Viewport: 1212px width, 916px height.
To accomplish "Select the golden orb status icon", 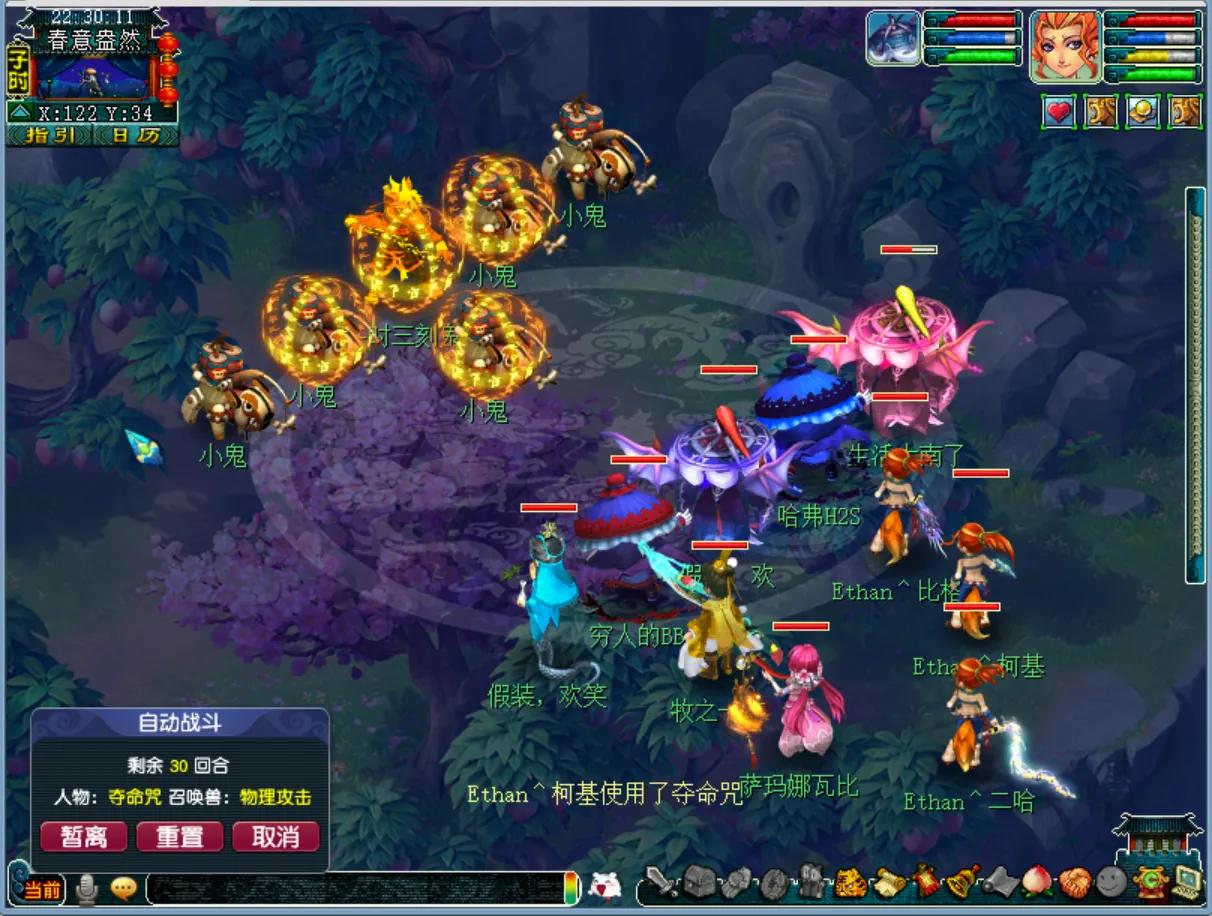I will click(x=1143, y=112).
